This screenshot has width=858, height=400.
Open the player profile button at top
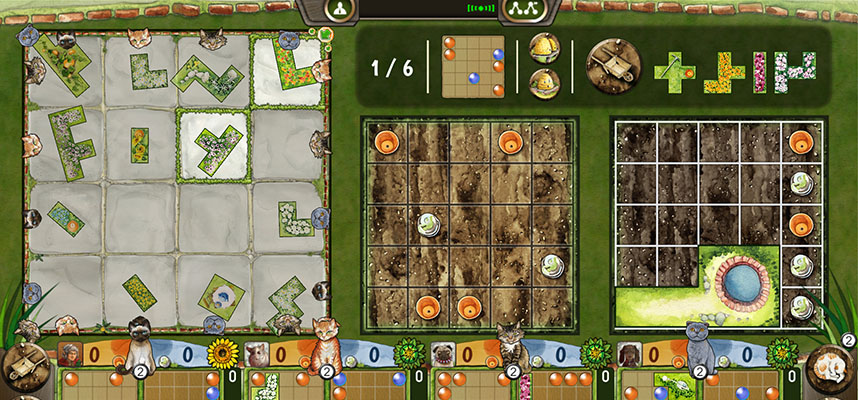339,8
